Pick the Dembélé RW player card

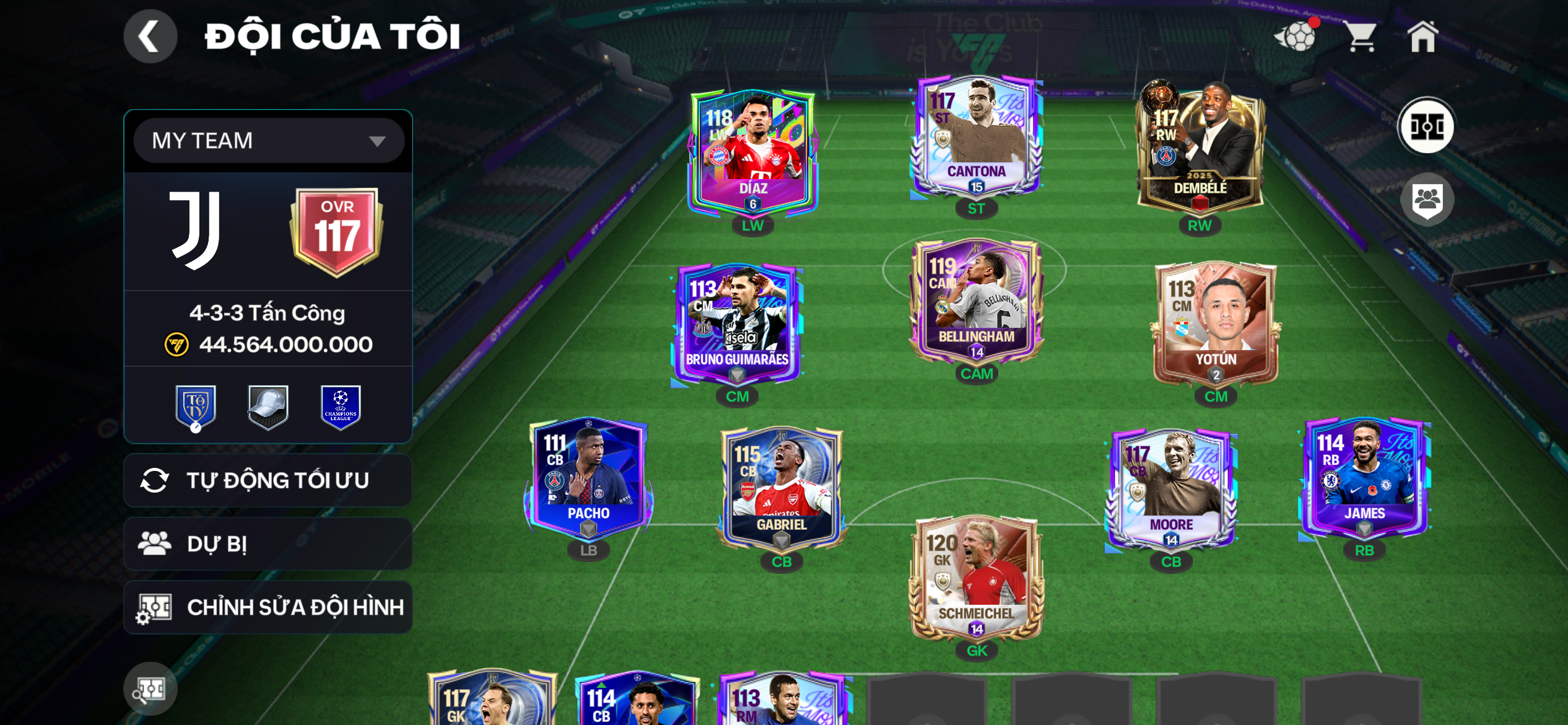[1199, 149]
